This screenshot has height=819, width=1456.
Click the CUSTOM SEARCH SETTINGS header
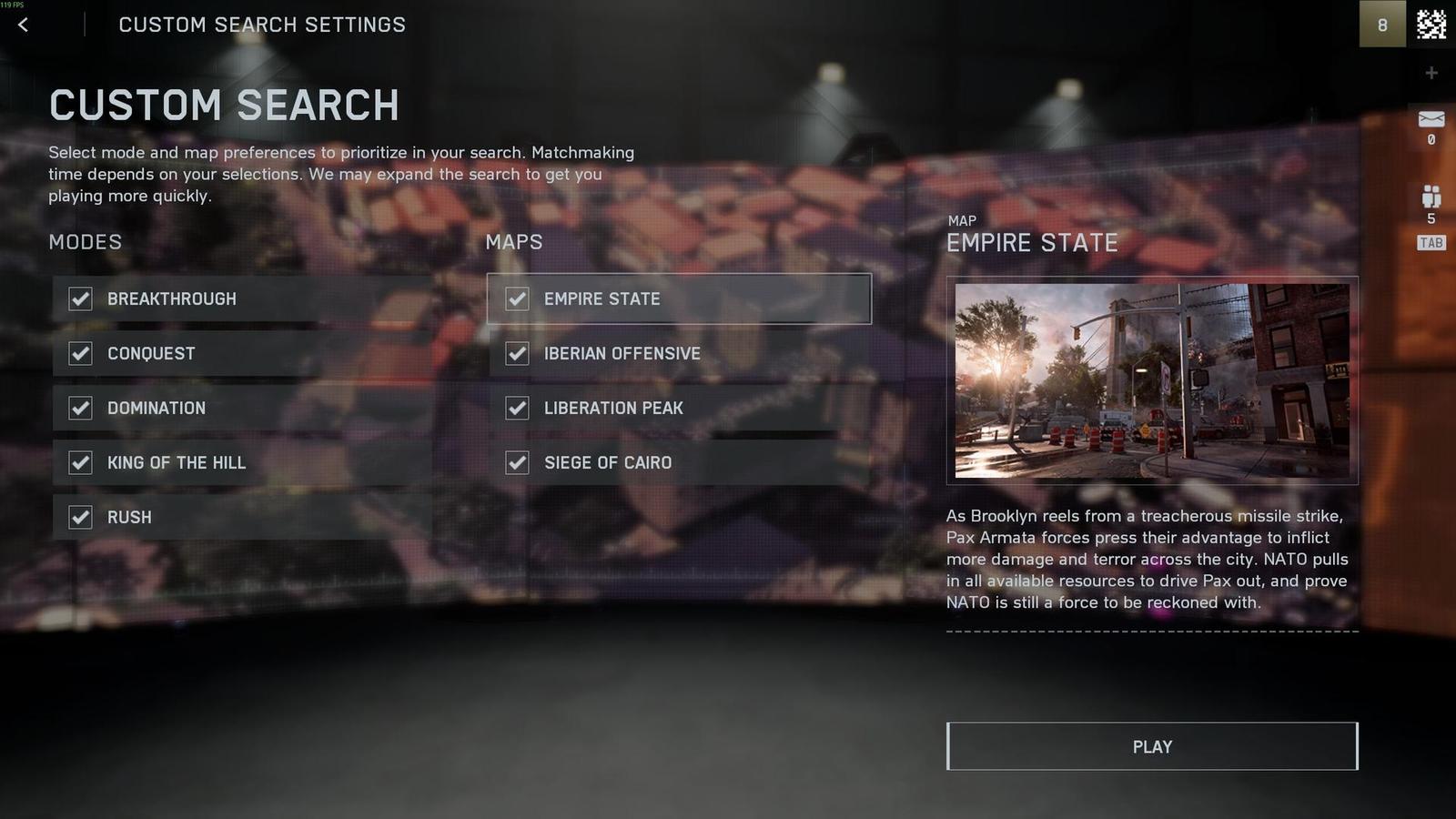(264, 25)
